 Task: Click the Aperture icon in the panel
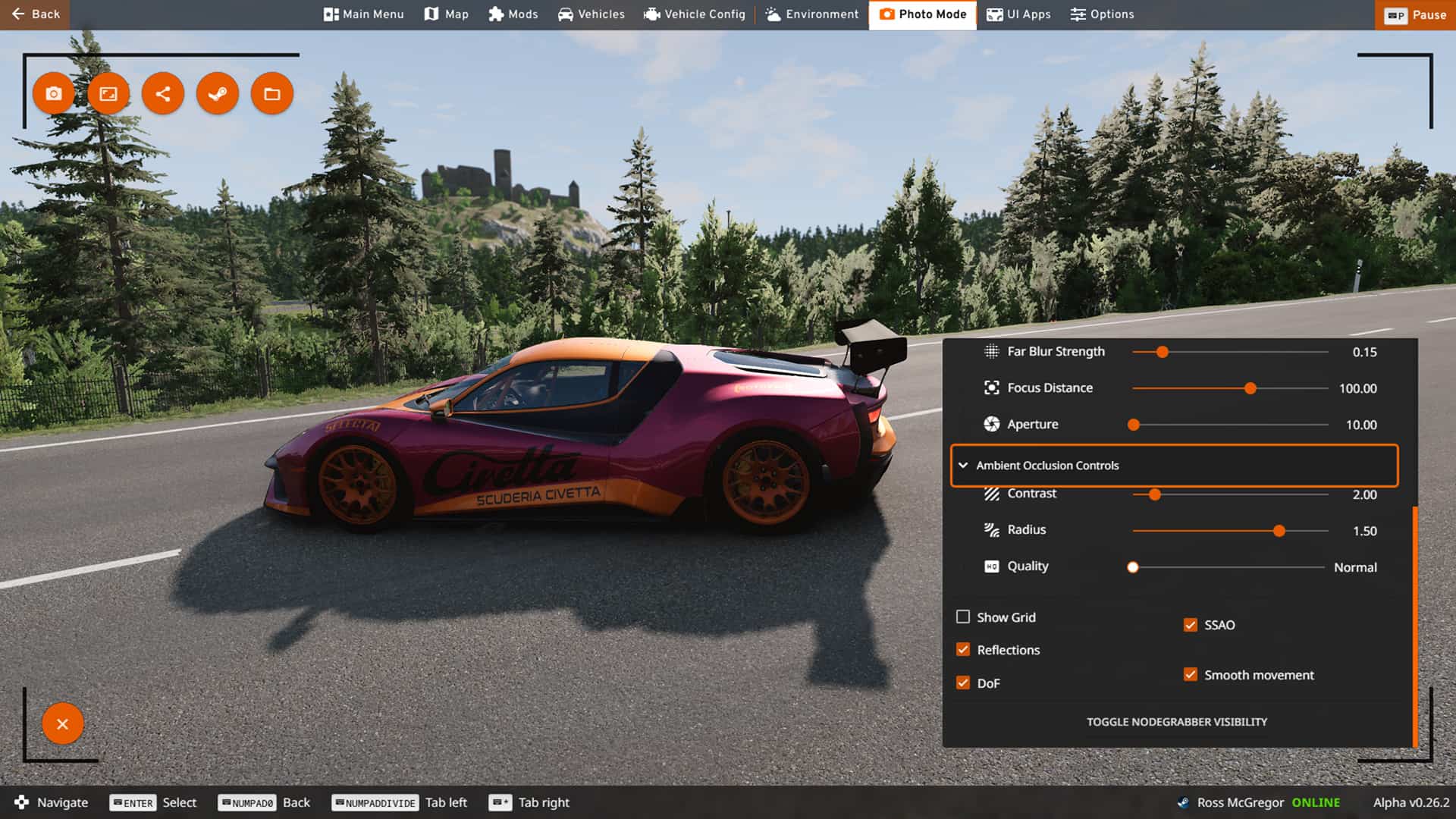[990, 424]
